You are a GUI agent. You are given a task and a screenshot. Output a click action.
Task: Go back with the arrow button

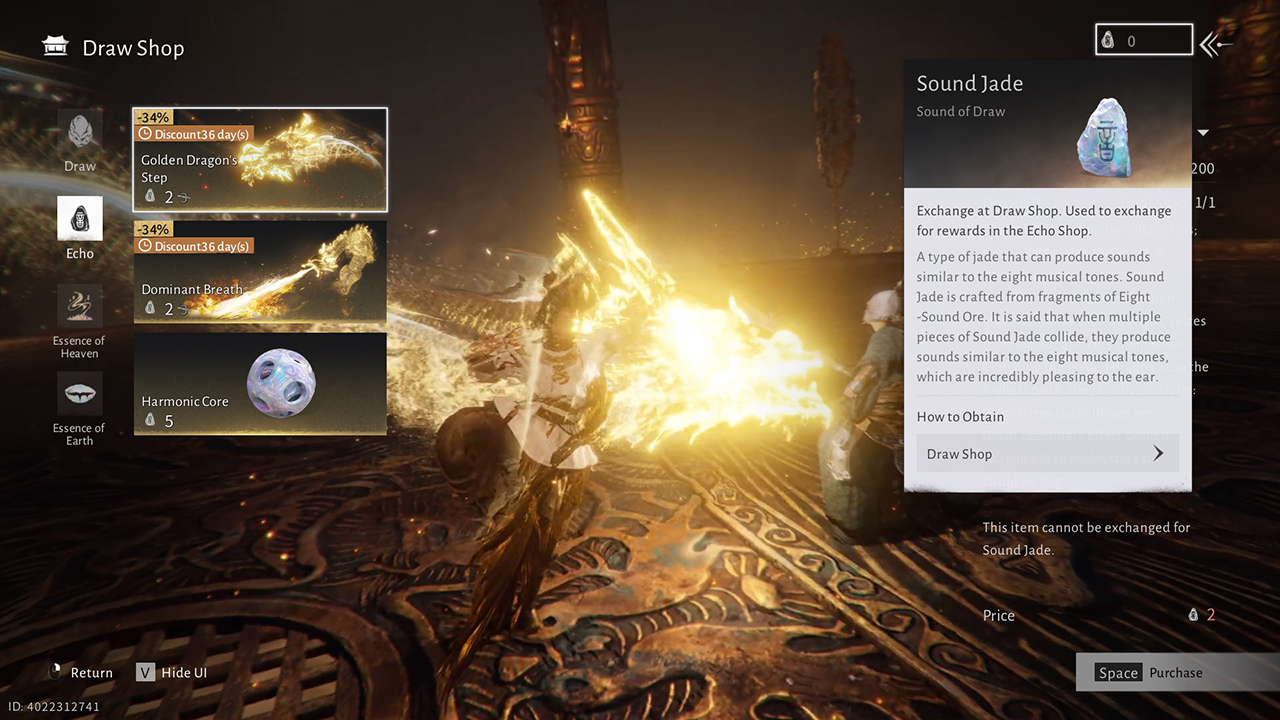[x=1217, y=43]
